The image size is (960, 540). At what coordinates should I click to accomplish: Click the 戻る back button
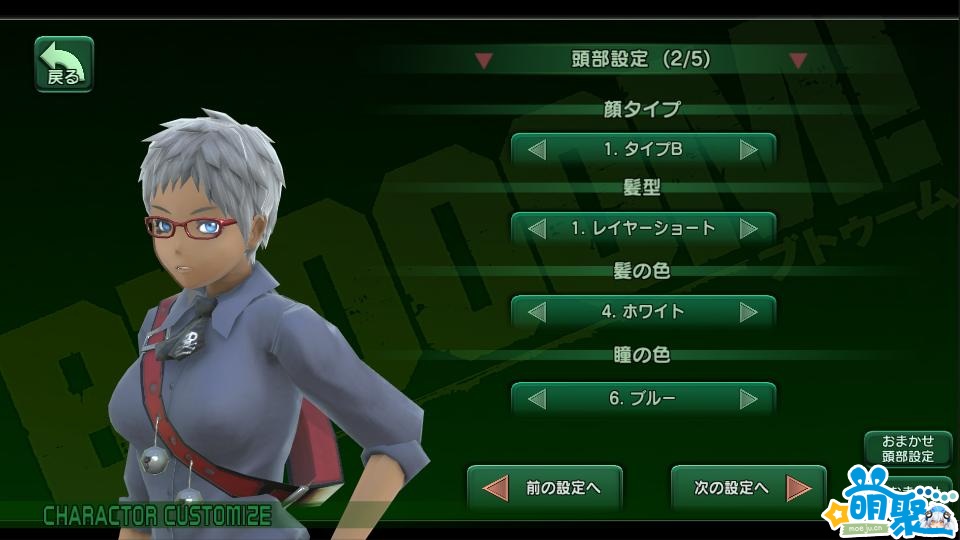[64, 65]
